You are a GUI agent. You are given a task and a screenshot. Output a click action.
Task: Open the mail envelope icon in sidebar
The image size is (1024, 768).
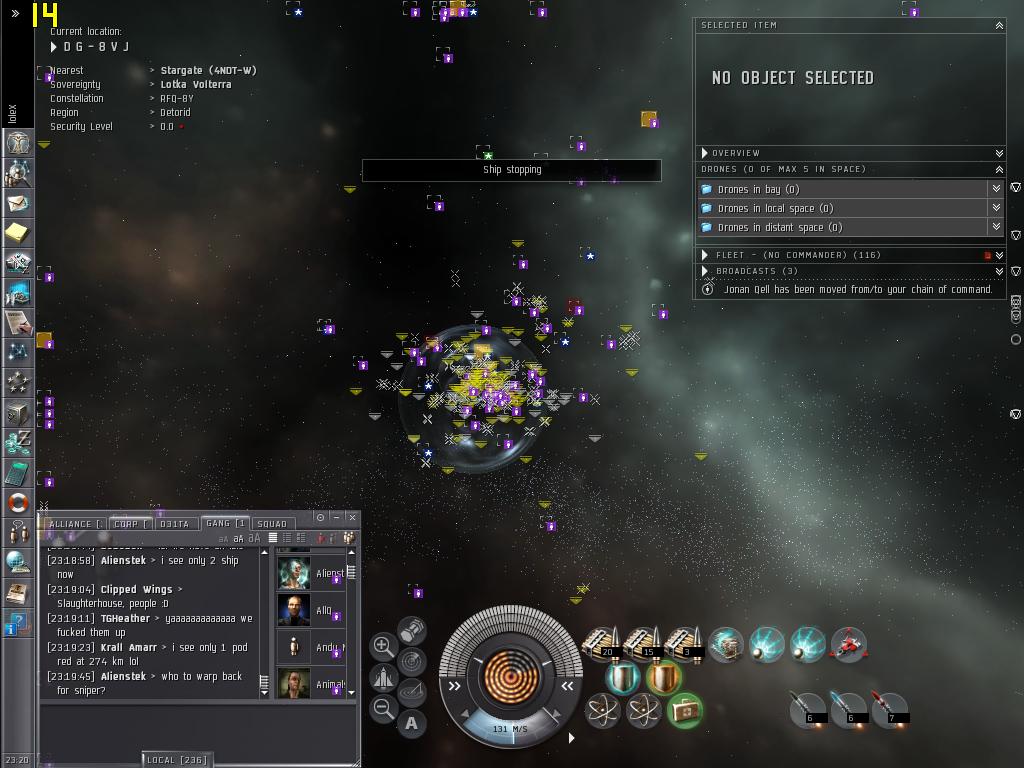(x=18, y=203)
